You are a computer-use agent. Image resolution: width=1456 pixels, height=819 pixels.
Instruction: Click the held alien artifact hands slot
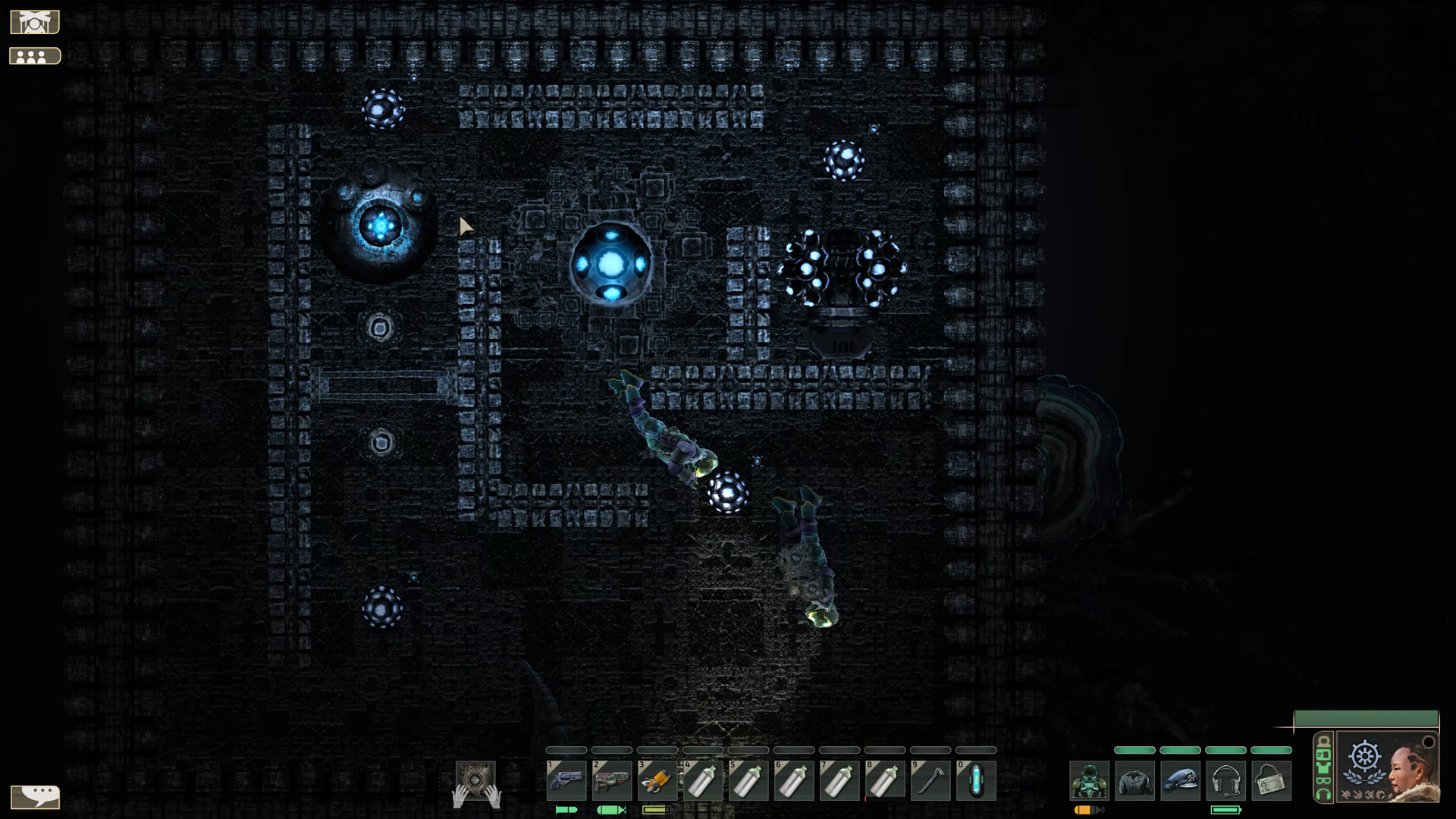(475, 783)
